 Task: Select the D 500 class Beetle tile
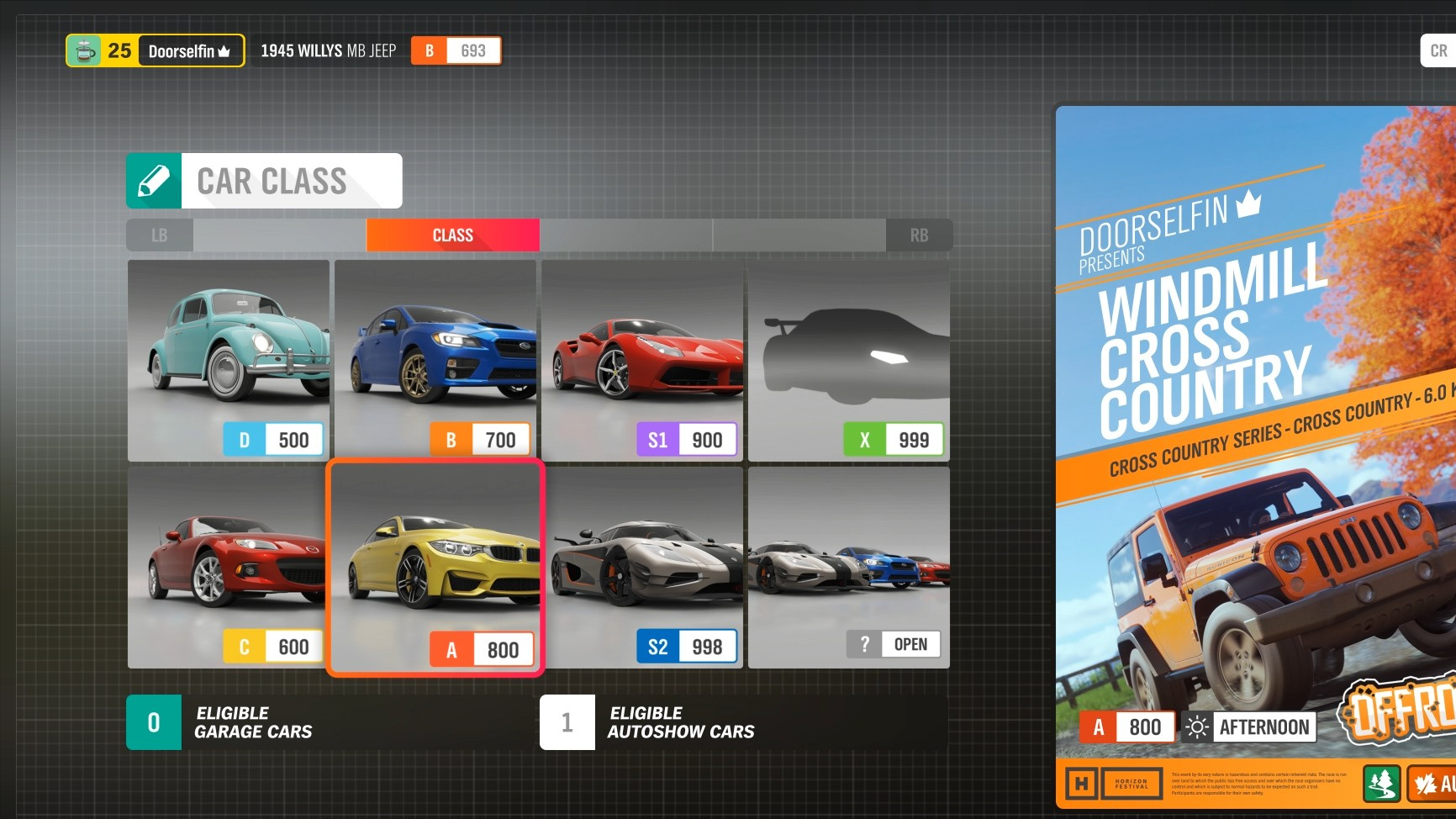(228, 360)
